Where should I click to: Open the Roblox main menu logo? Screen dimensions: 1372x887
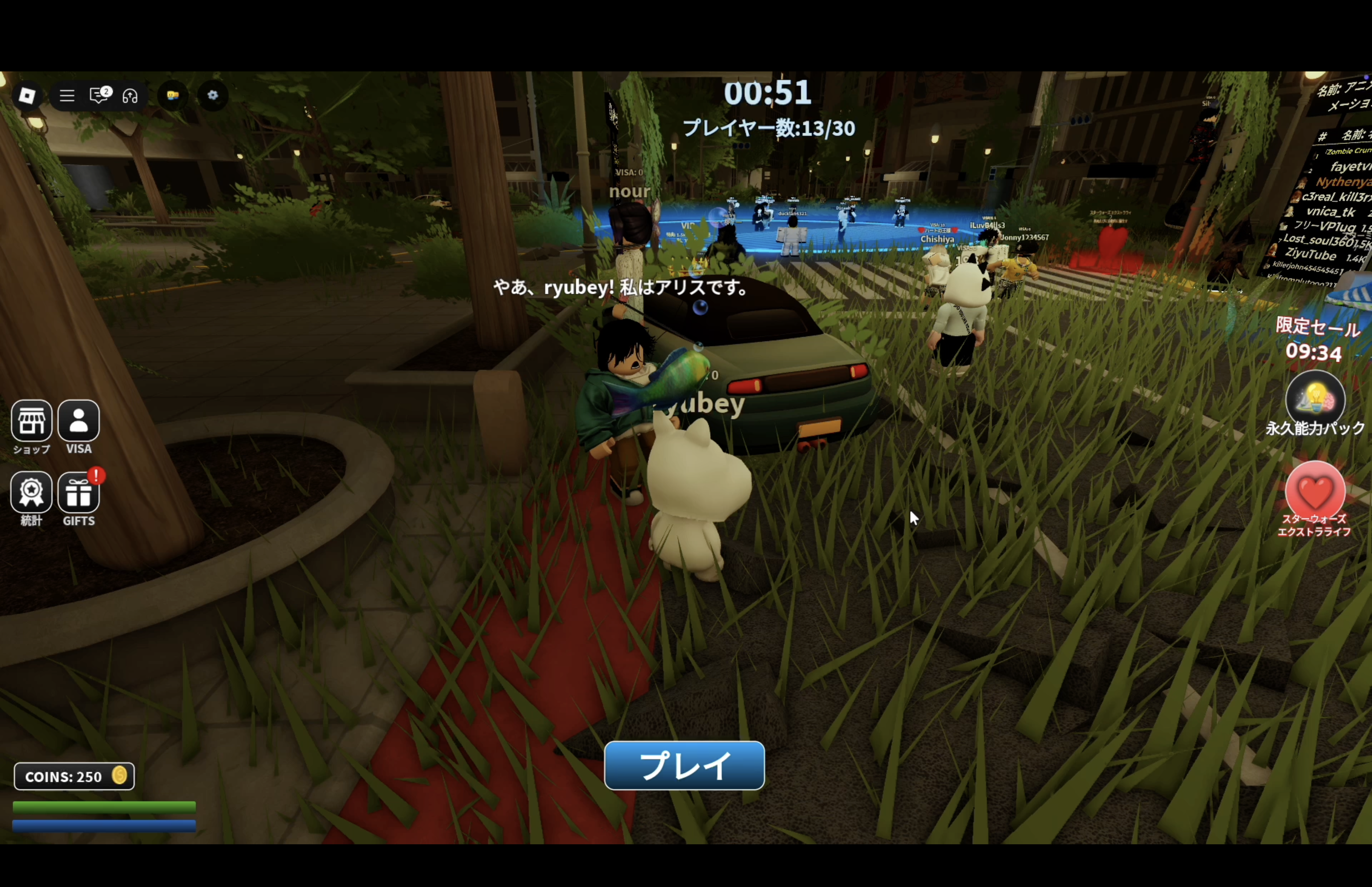[x=27, y=96]
